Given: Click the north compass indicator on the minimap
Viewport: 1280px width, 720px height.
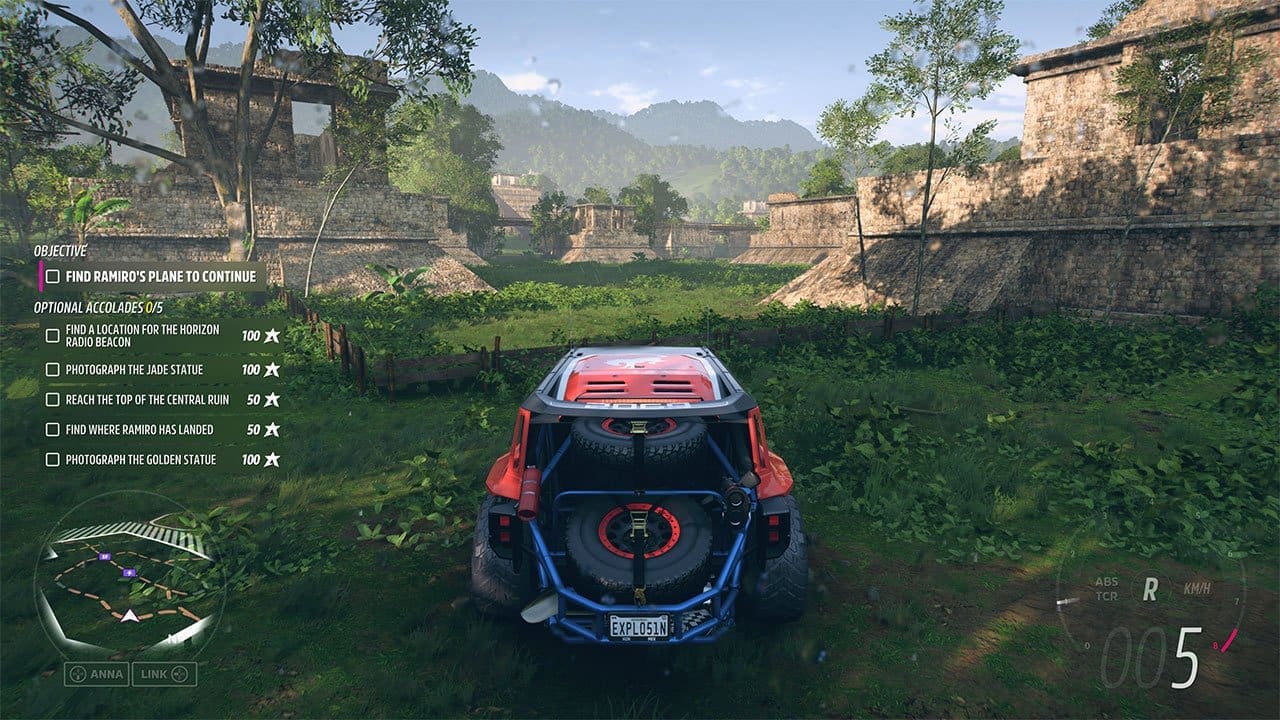Looking at the screenshot, I should [173, 639].
